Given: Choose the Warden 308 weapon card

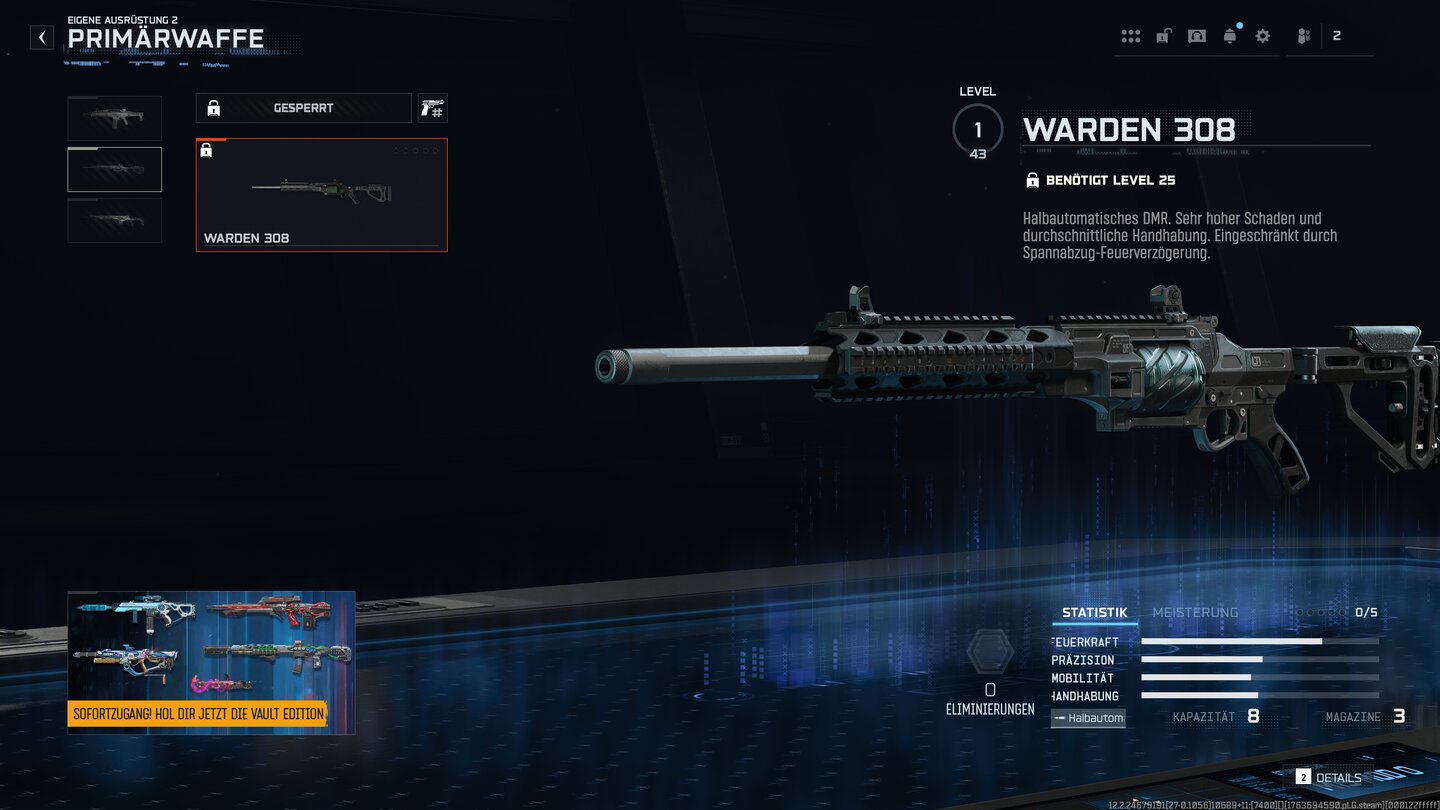Looking at the screenshot, I should [x=321, y=195].
